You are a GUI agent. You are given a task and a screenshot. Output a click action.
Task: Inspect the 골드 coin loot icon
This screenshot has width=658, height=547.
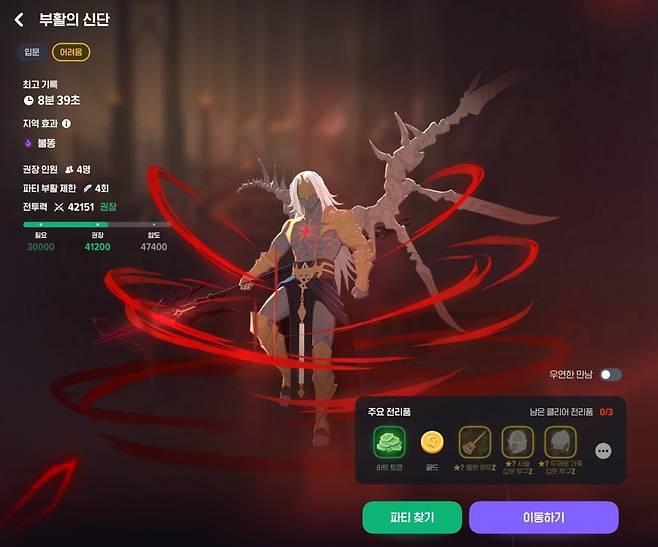431,442
